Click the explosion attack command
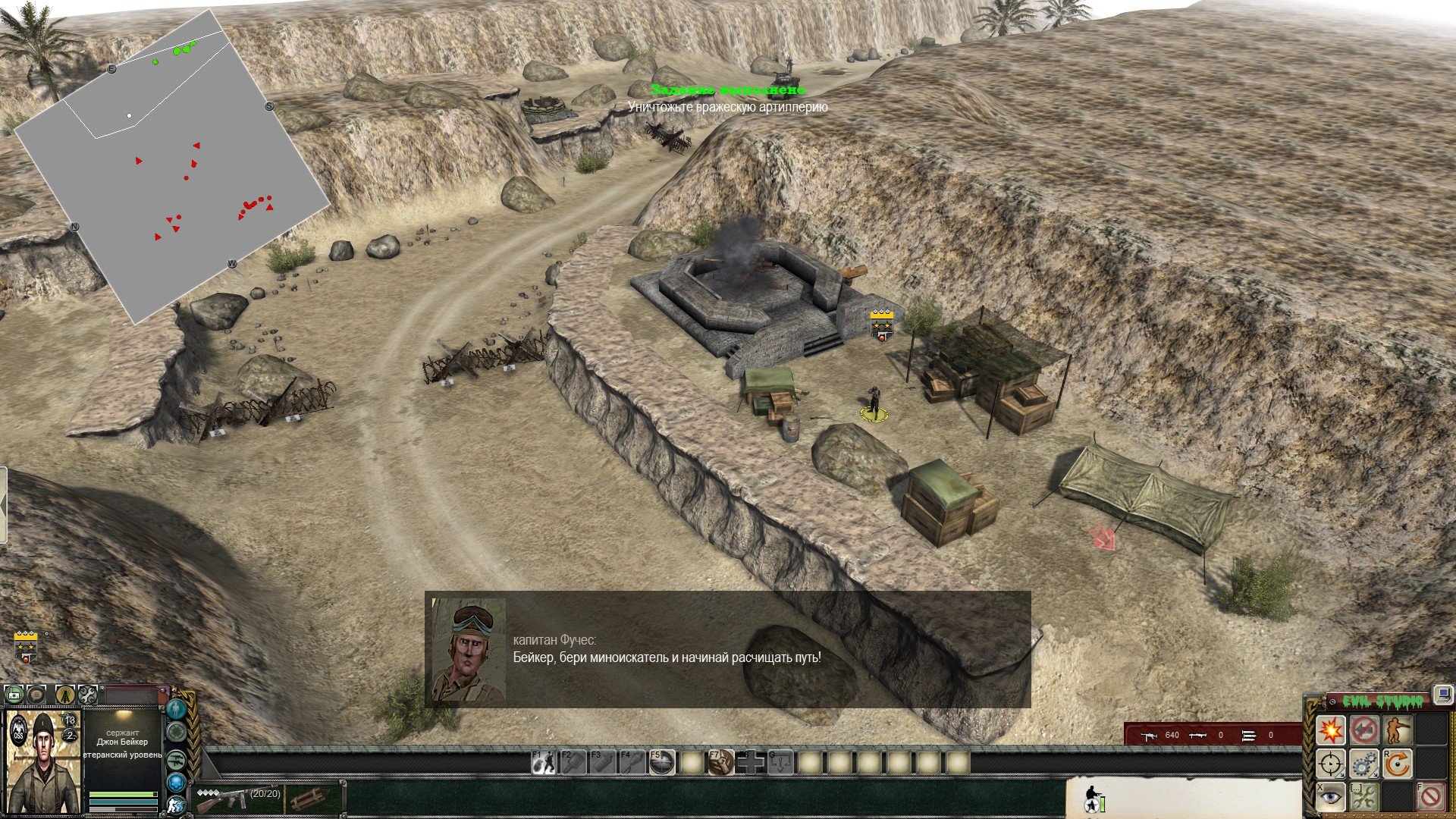Screen dimensions: 1456x819 (x=1330, y=730)
